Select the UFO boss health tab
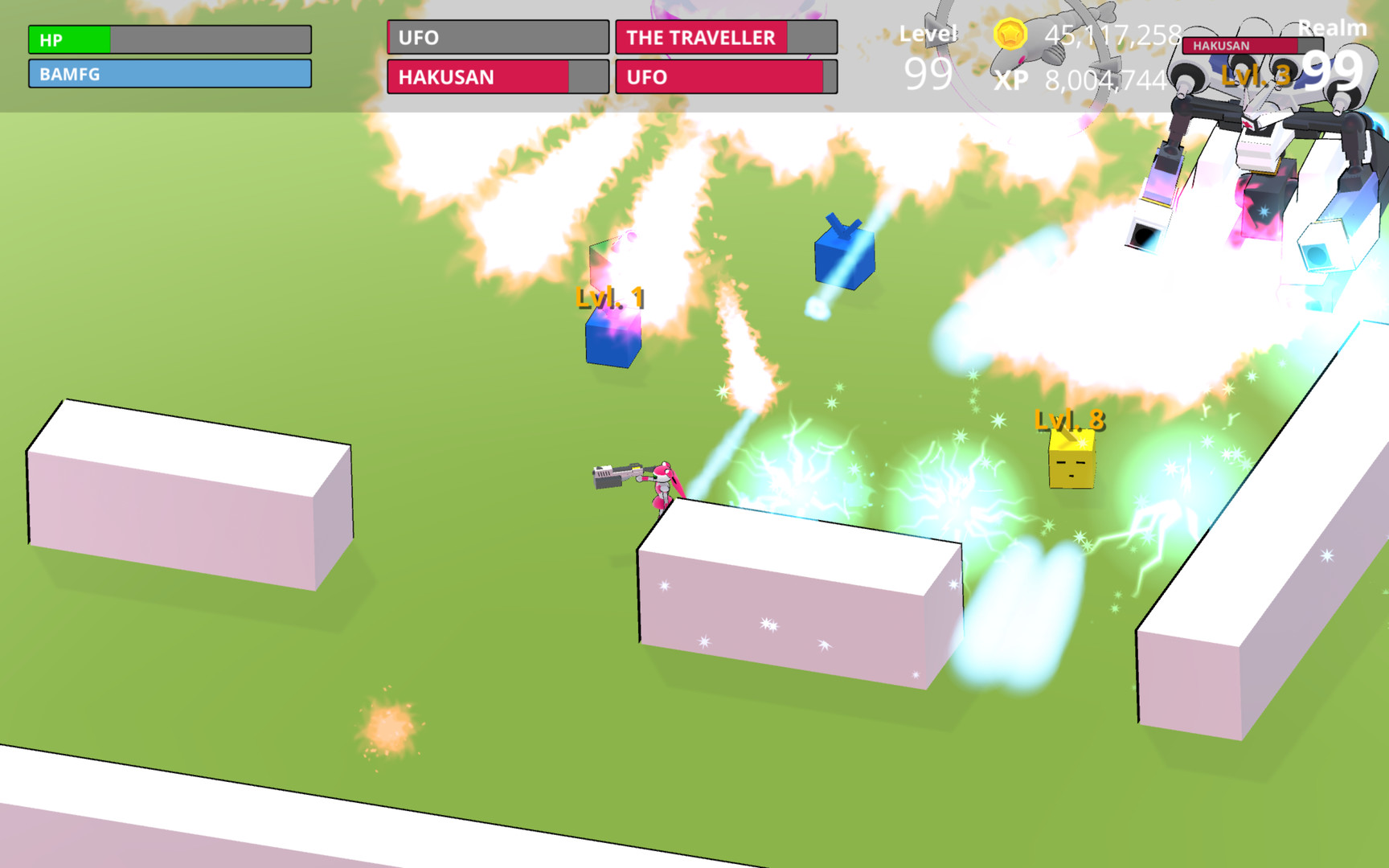 tap(495, 37)
